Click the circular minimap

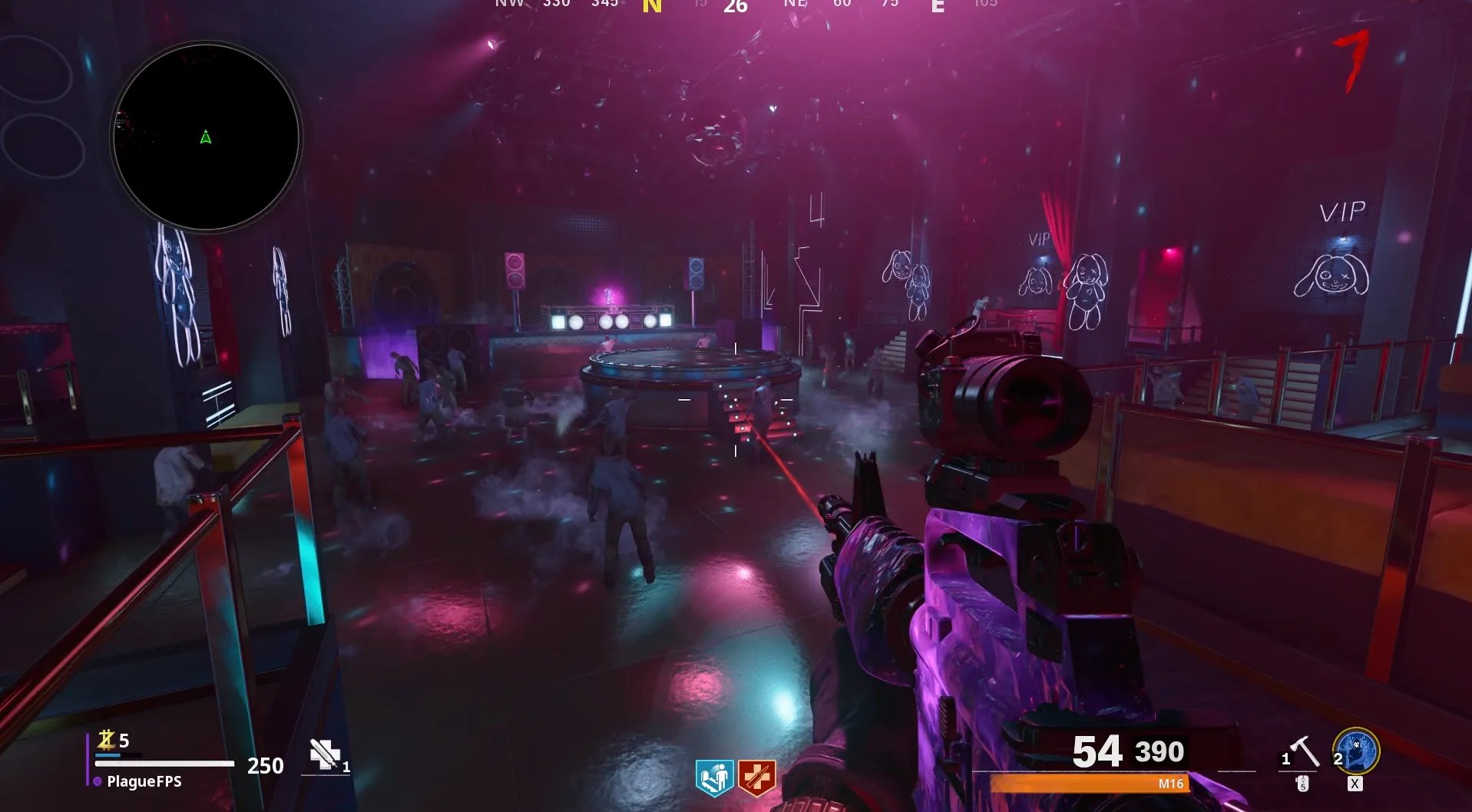pos(206,137)
